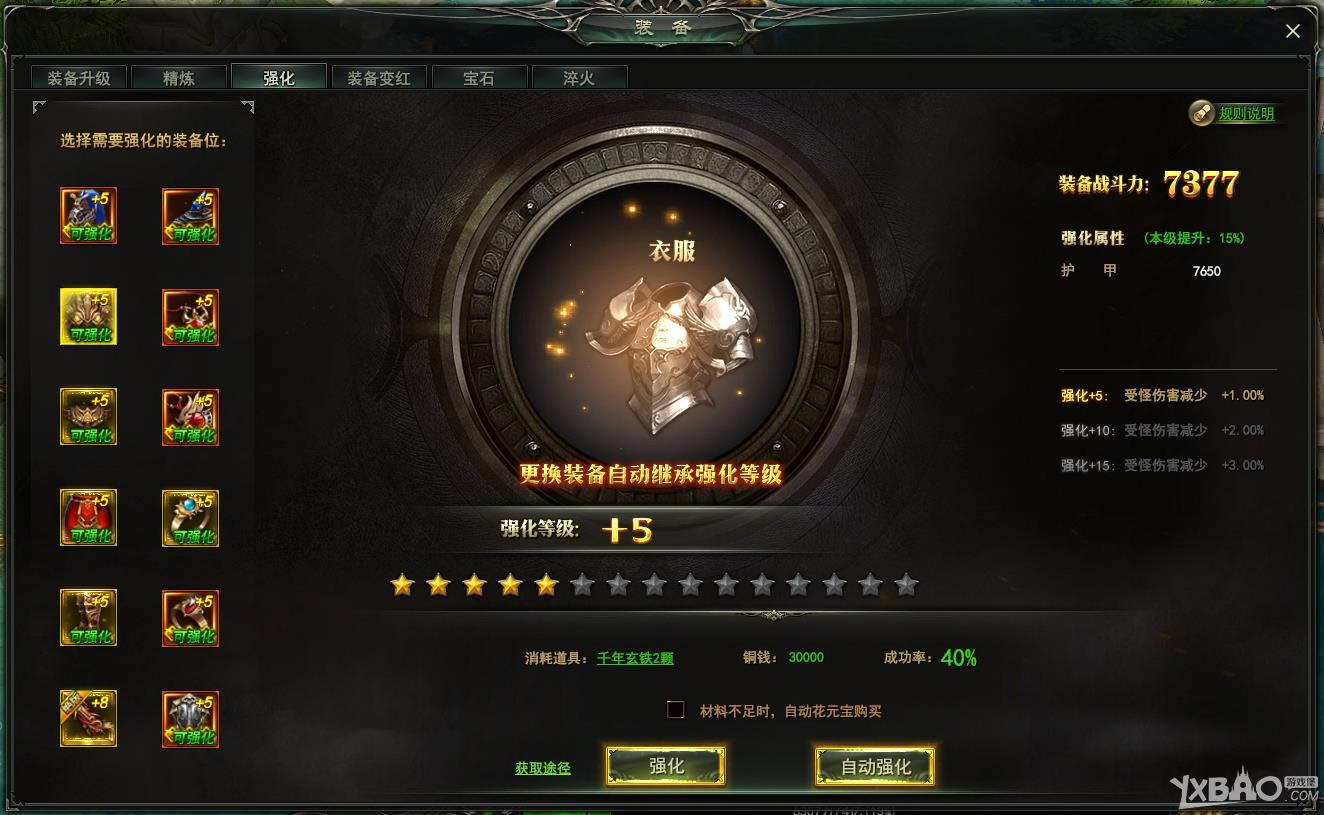Screen dimensions: 1324x815
Task: Choose the +8 bound weapon item
Action: click(x=88, y=717)
